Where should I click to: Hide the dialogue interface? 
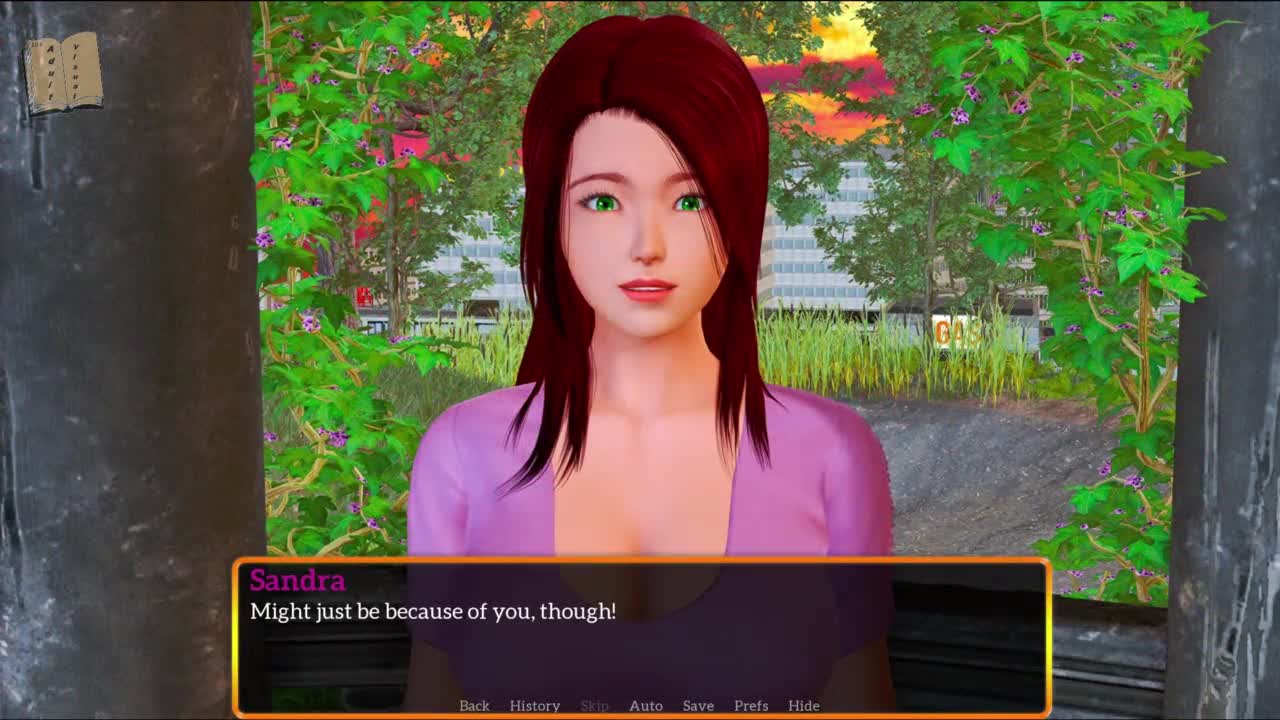(803, 705)
